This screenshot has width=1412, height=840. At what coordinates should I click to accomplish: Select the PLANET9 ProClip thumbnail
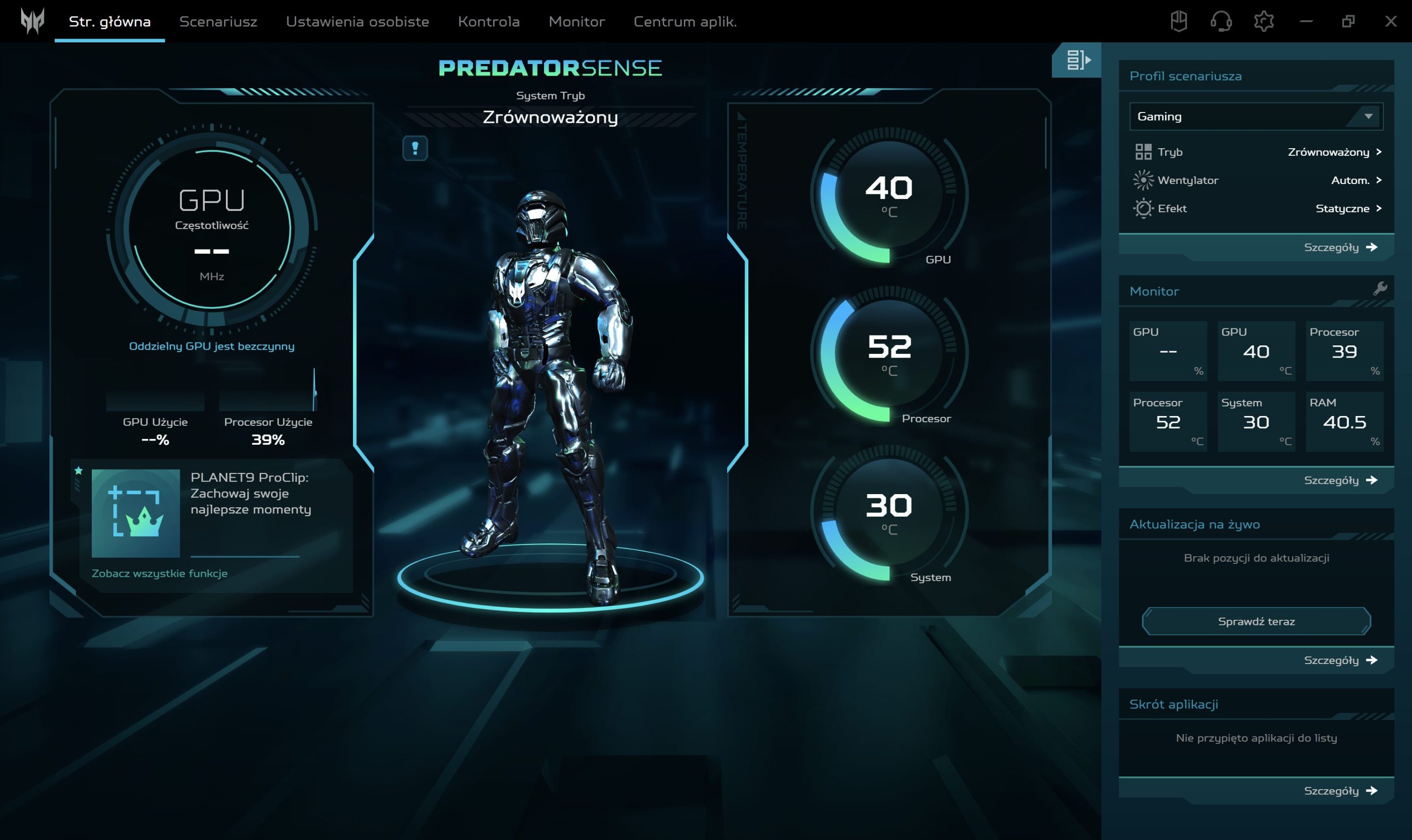[136, 513]
